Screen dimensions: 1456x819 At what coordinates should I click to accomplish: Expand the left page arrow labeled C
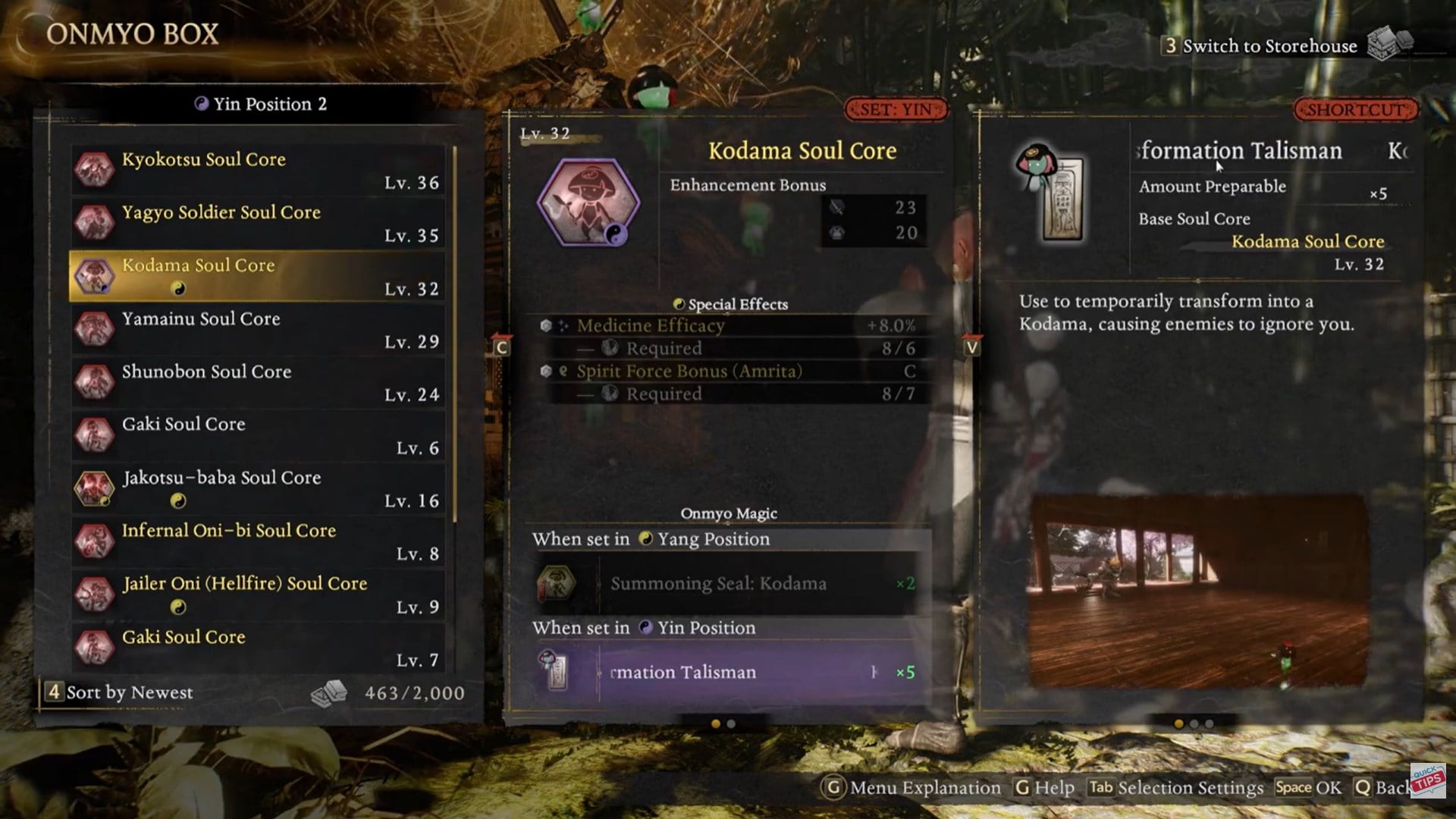500,348
